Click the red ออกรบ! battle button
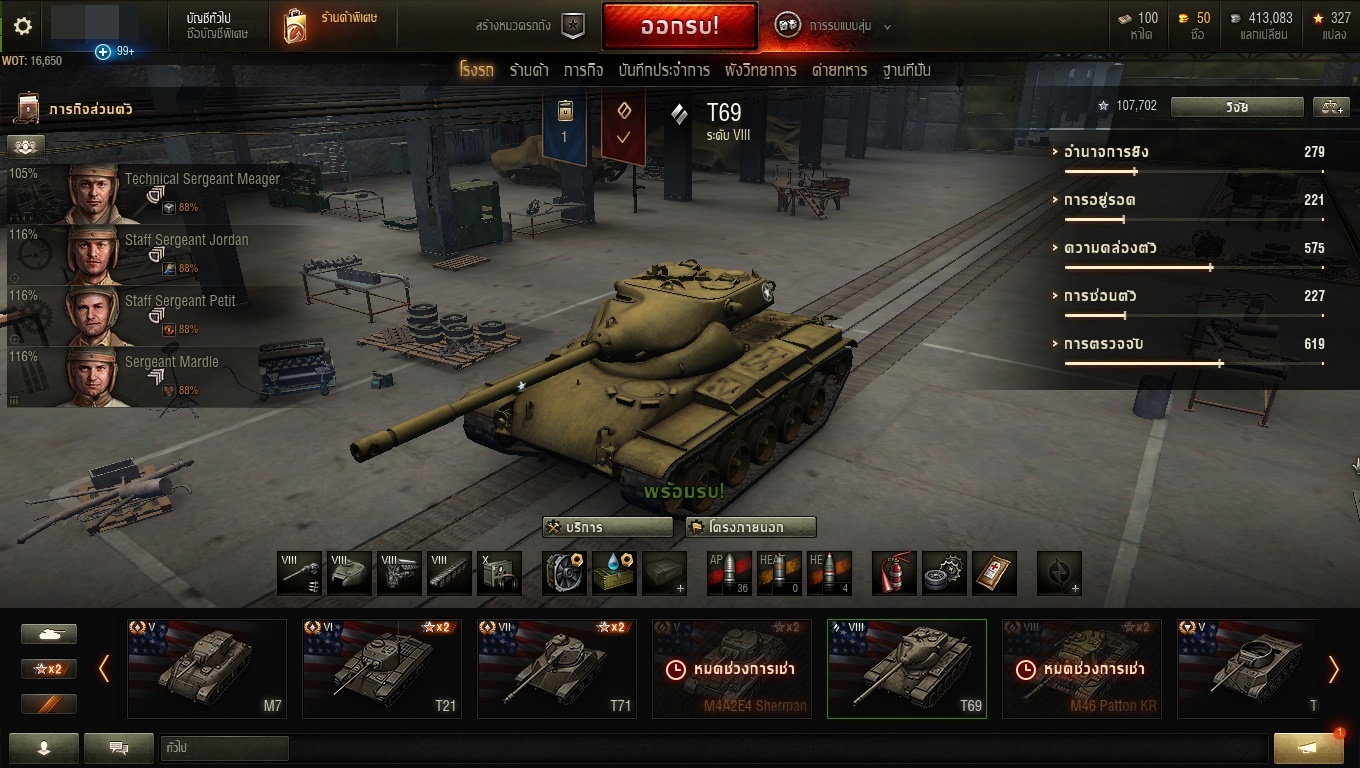 (679, 27)
